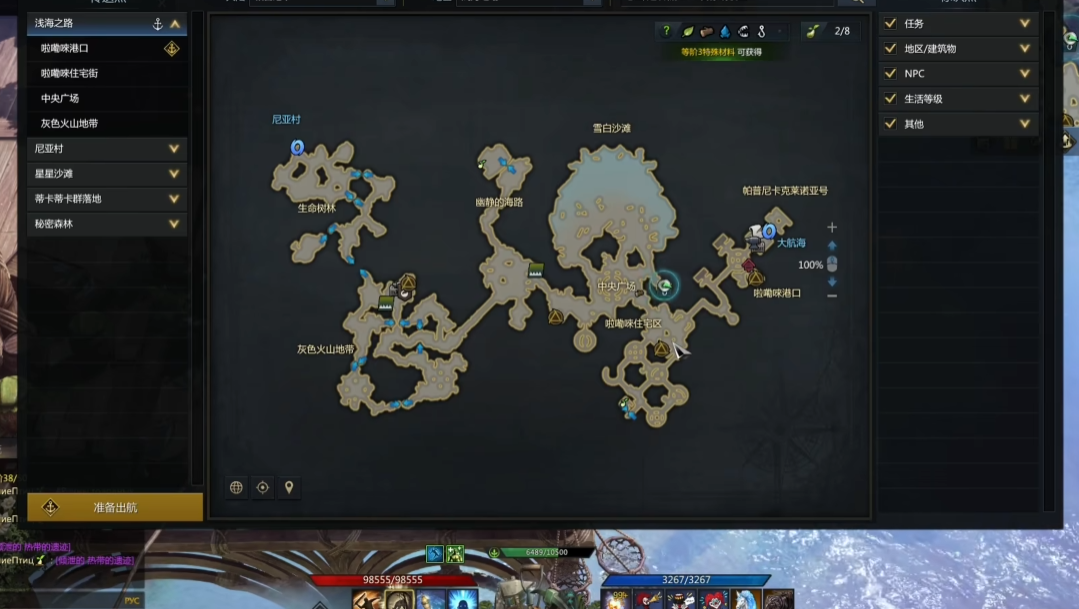The height and width of the screenshot is (609, 1079).
Task: Uncheck the NPC map filter
Action: tap(890, 73)
